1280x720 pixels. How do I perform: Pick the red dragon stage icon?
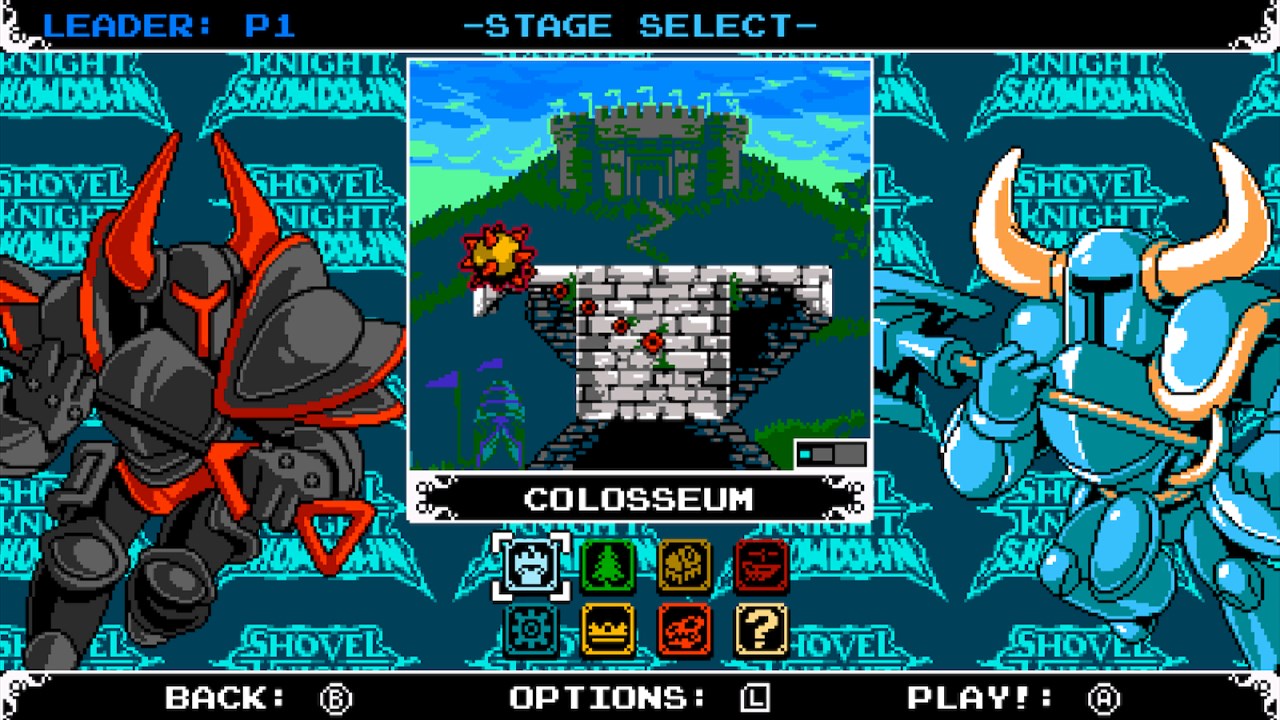684,630
